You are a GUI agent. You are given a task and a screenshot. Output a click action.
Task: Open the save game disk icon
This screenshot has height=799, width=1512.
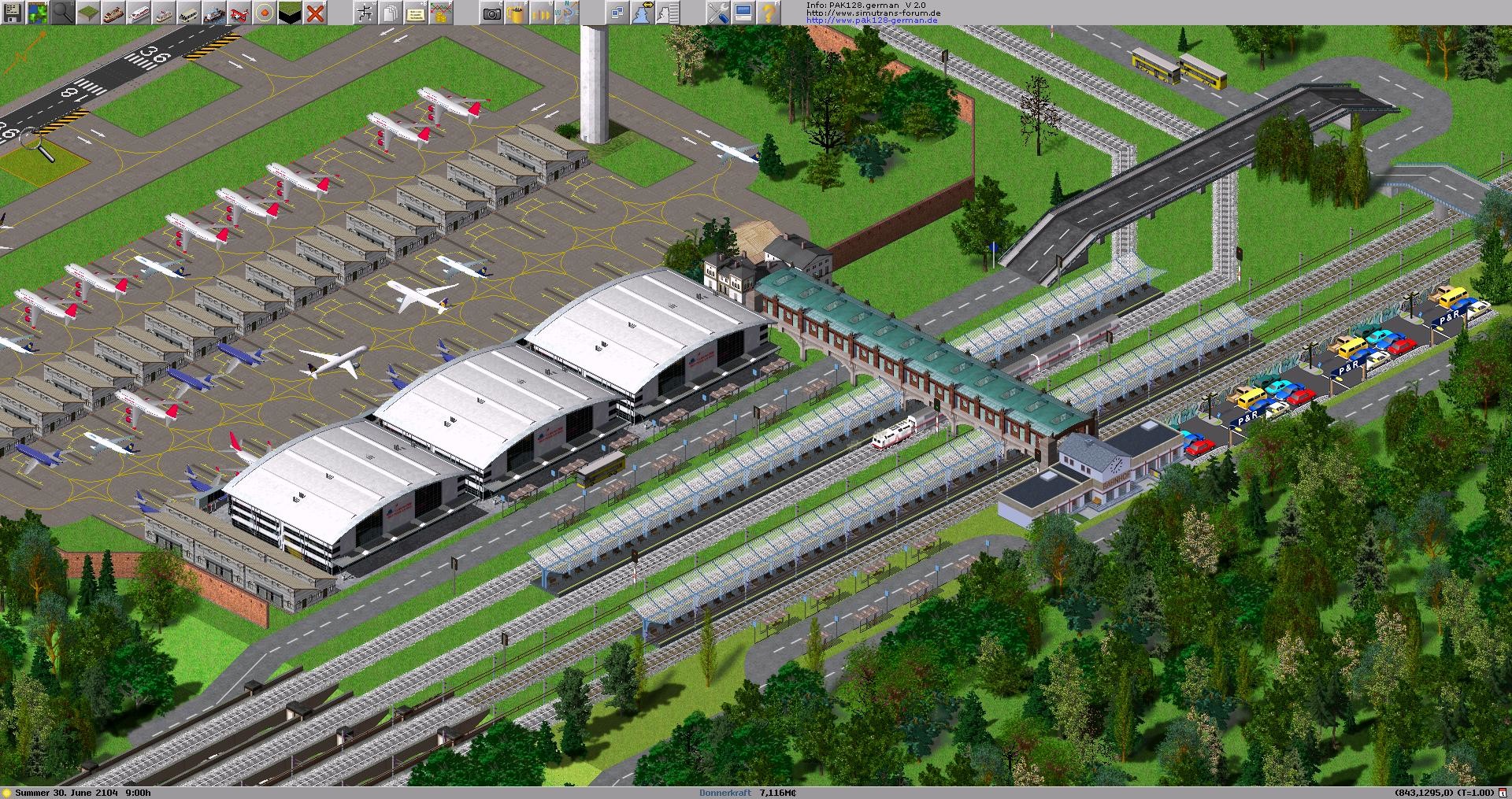click(13, 11)
